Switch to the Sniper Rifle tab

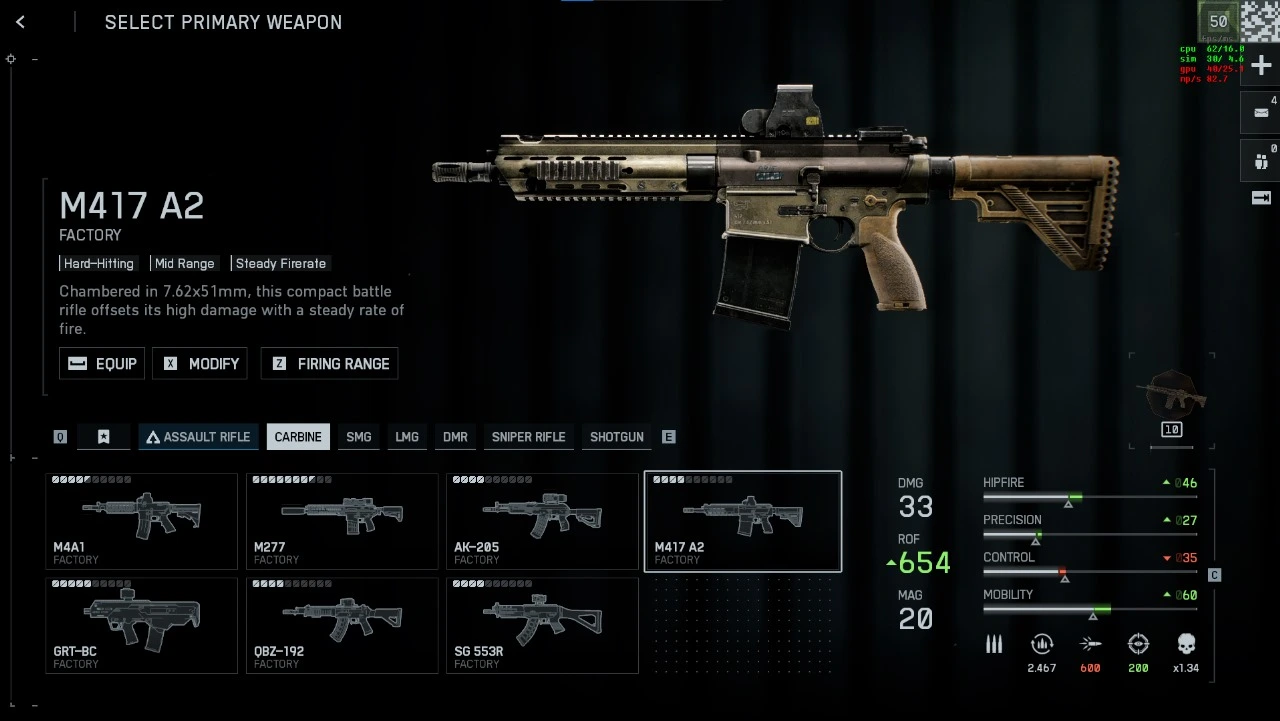click(x=528, y=437)
